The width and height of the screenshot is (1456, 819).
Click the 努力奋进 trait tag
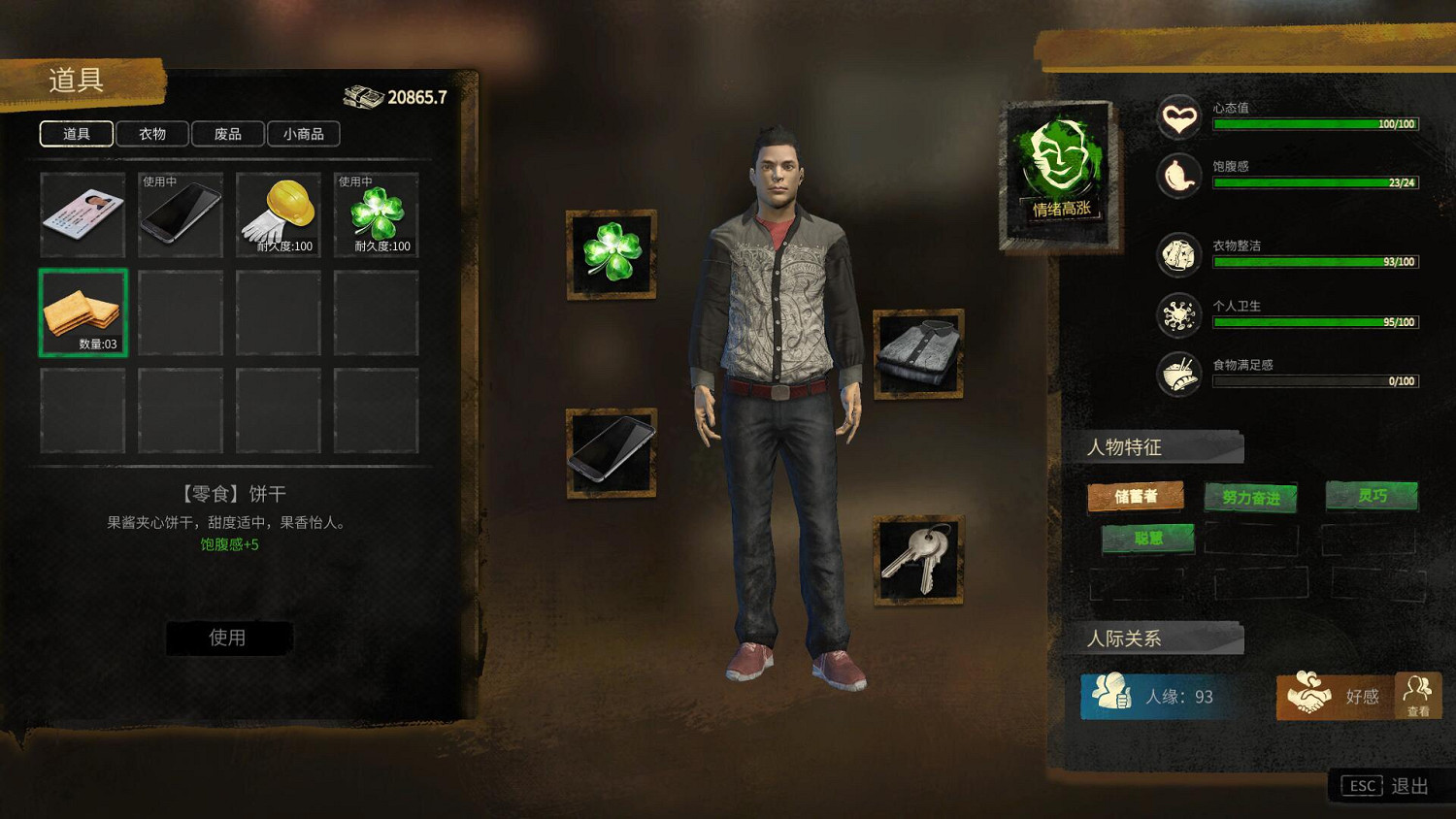point(1251,497)
